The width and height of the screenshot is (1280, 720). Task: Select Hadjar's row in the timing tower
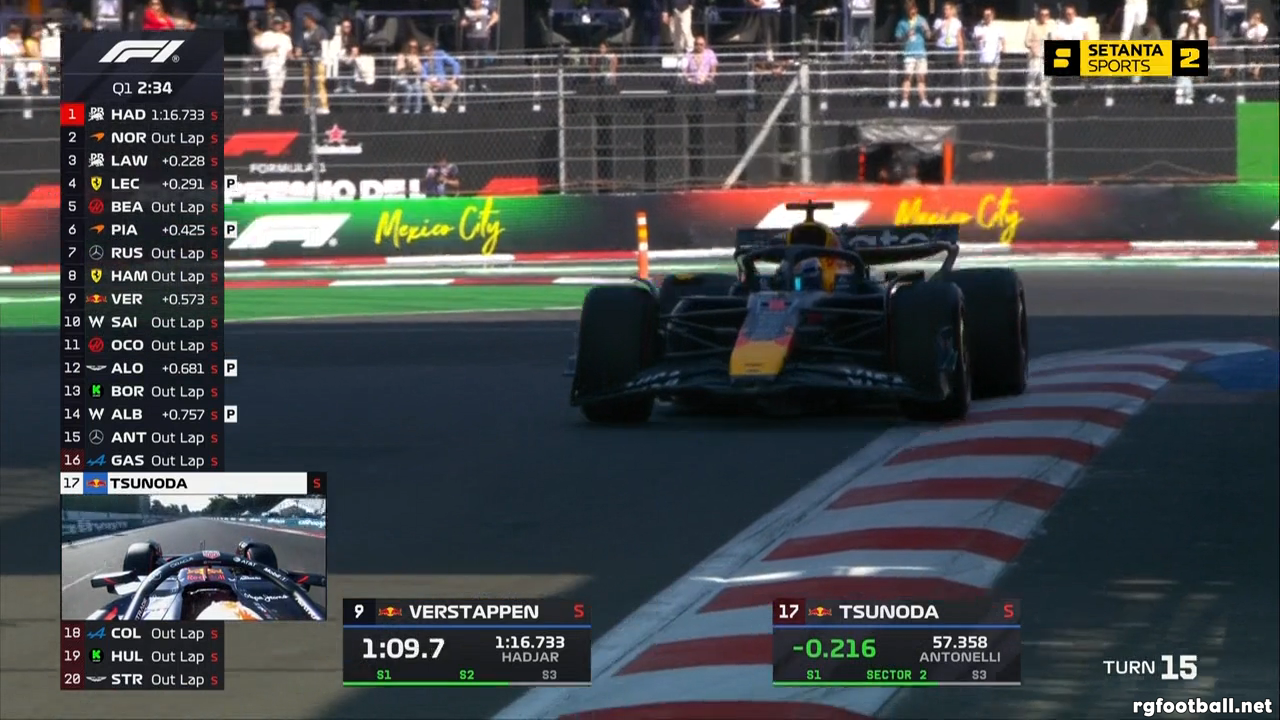click(141, 115)
